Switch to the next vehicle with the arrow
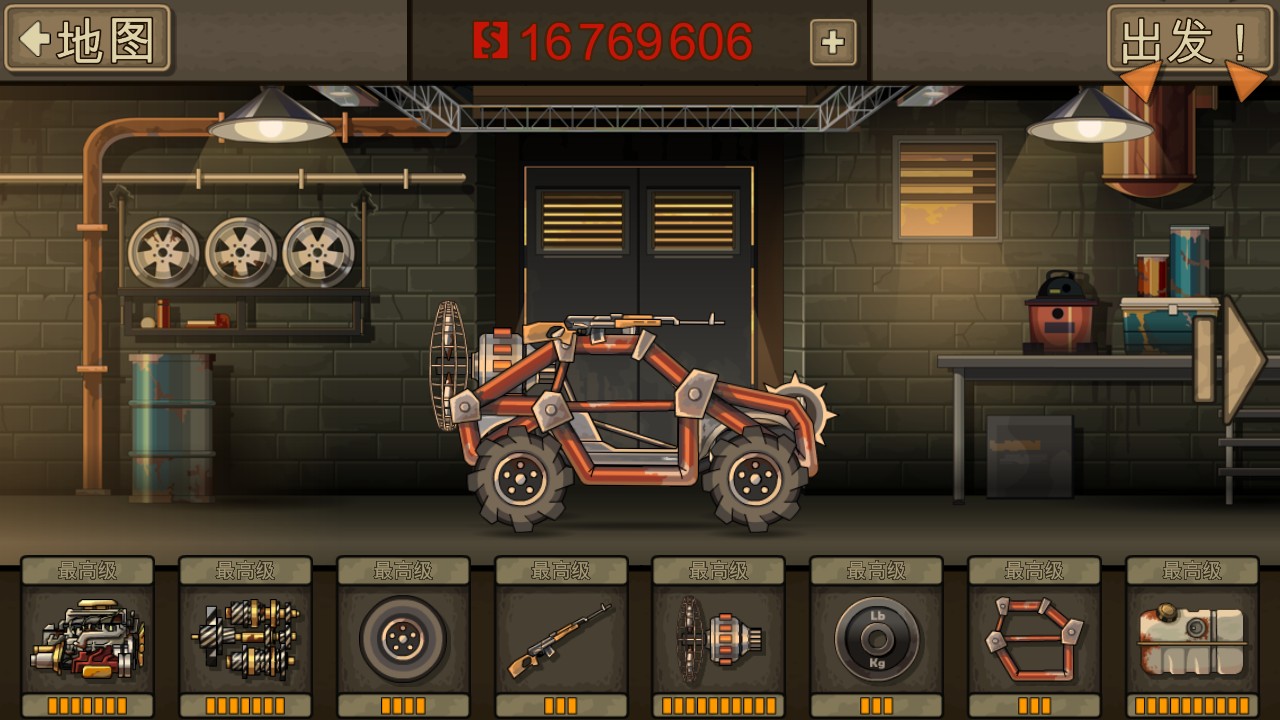This screenshot has width=1280, height=720. coord(1243,359)
